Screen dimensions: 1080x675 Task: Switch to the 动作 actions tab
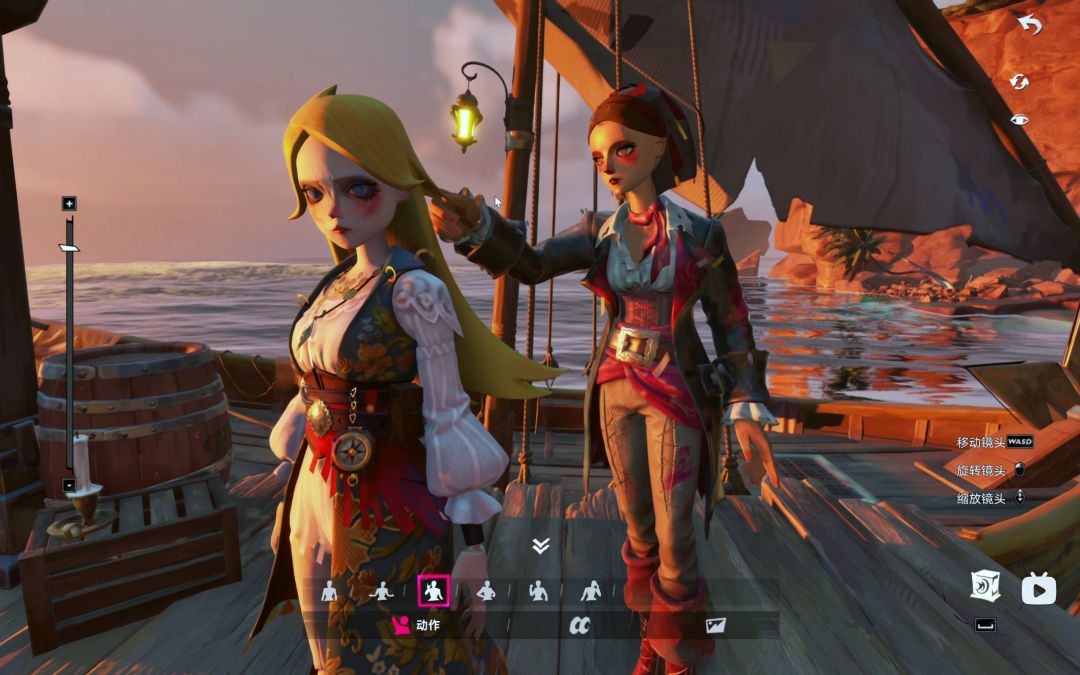415,626
